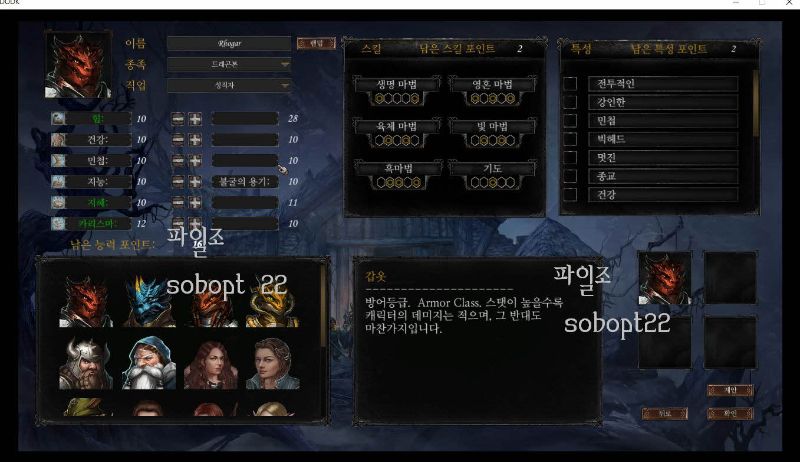
Task: Choose the white-bearded hooded dwarf portrait
Action: [149, 362]
